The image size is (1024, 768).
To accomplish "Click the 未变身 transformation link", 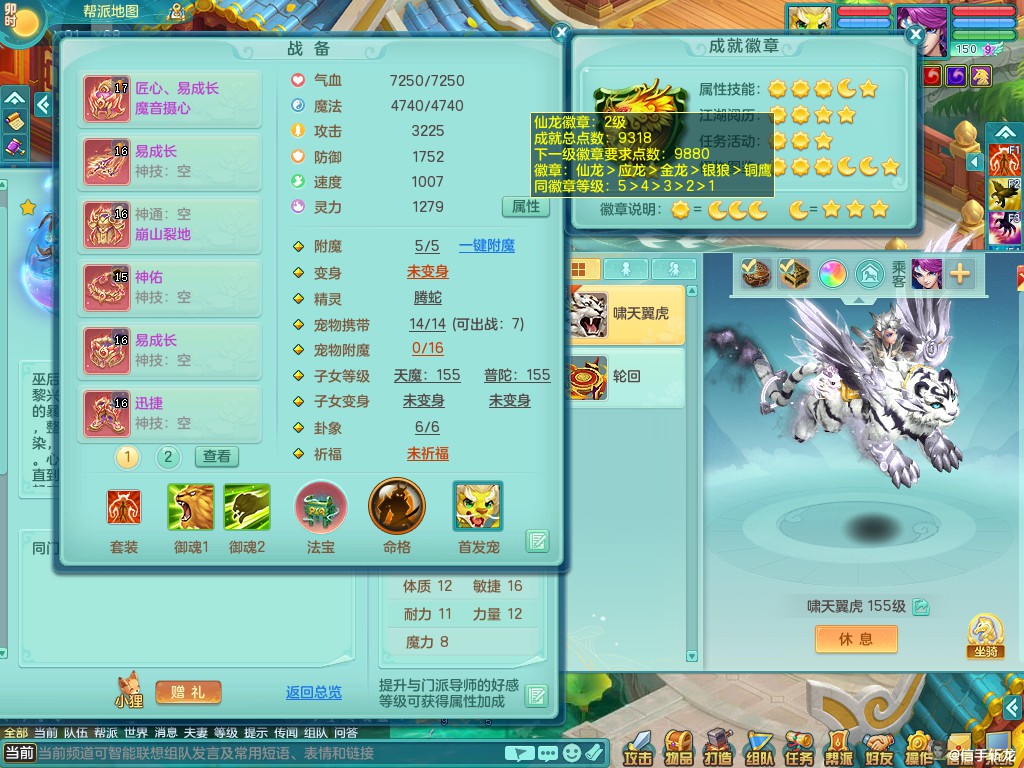I will [427, 272].
